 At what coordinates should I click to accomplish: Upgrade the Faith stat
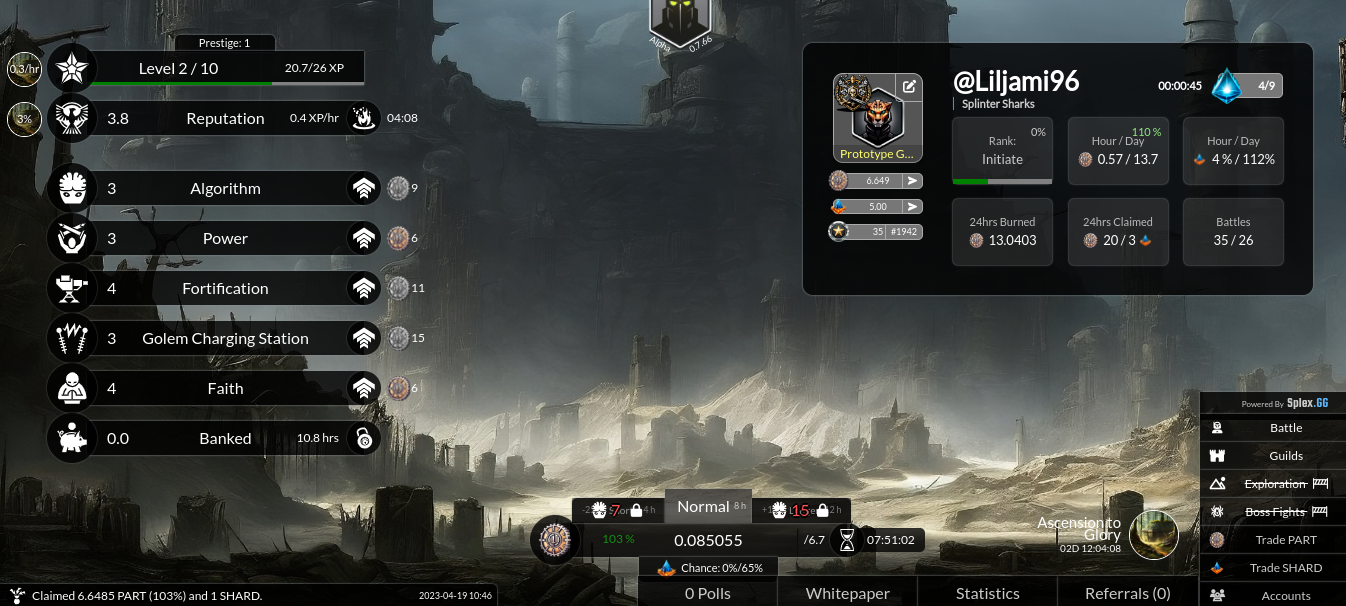coord(363,388)
